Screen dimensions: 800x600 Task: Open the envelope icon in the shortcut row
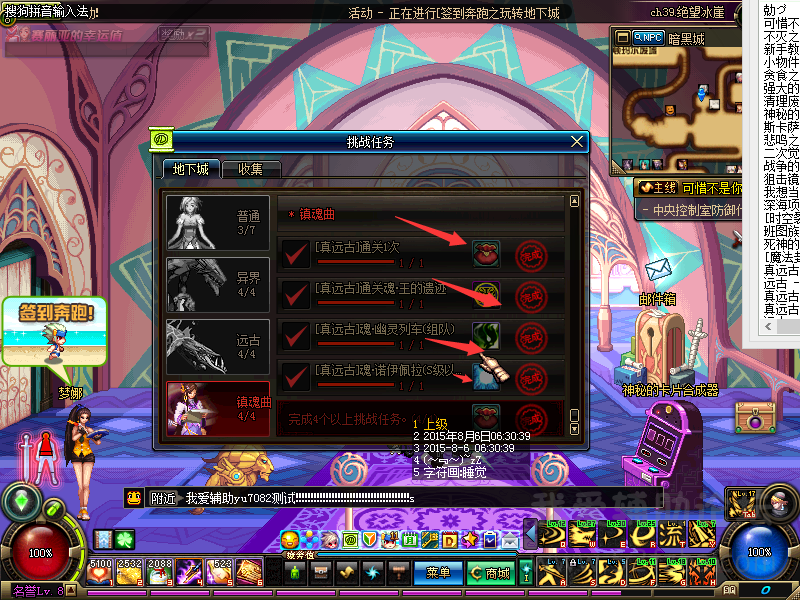point(510,540)
